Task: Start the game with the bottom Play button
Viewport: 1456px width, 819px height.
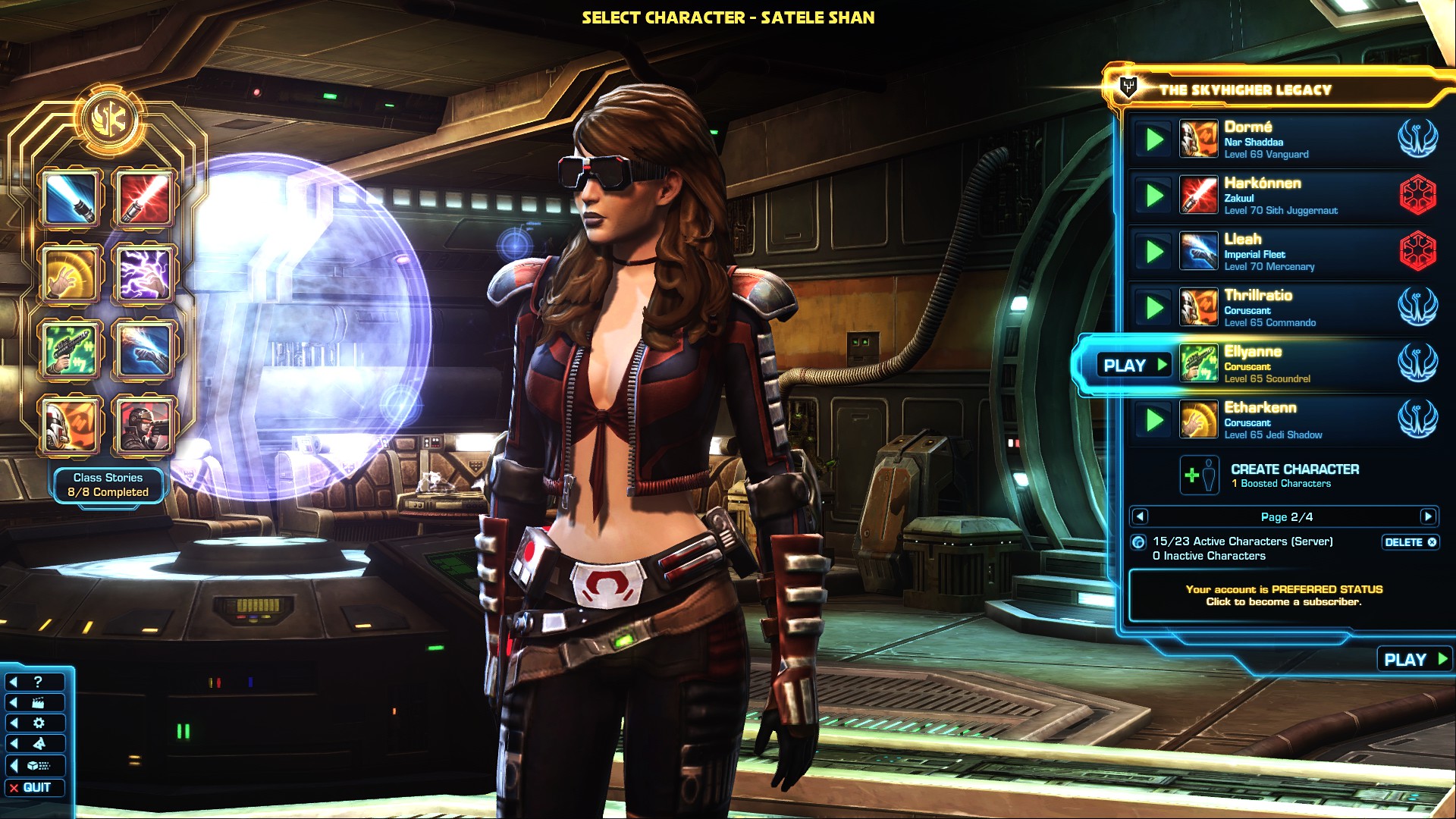Action: point(1414,660)
